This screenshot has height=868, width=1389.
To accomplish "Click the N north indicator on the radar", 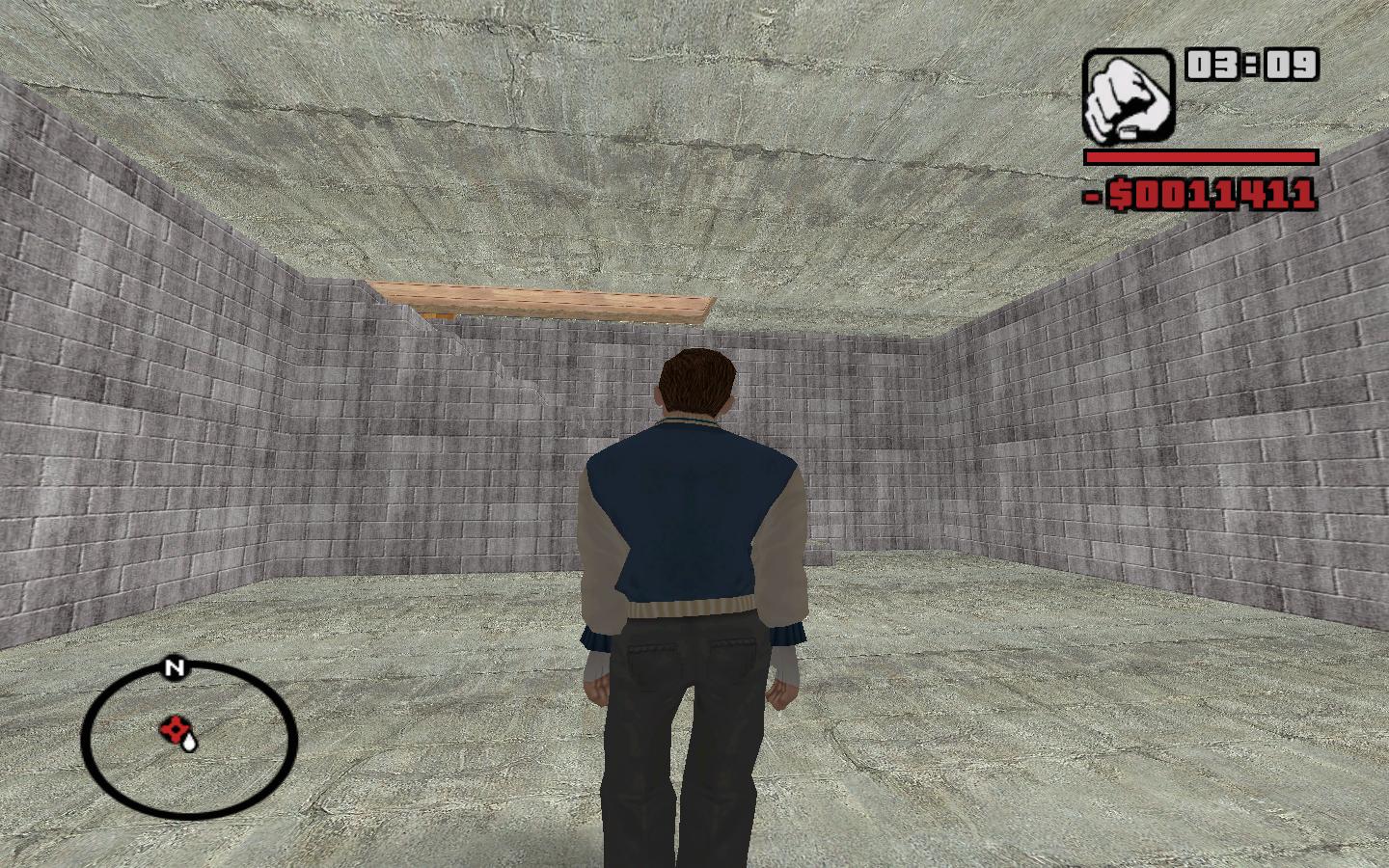I will [x=174, y=668].
